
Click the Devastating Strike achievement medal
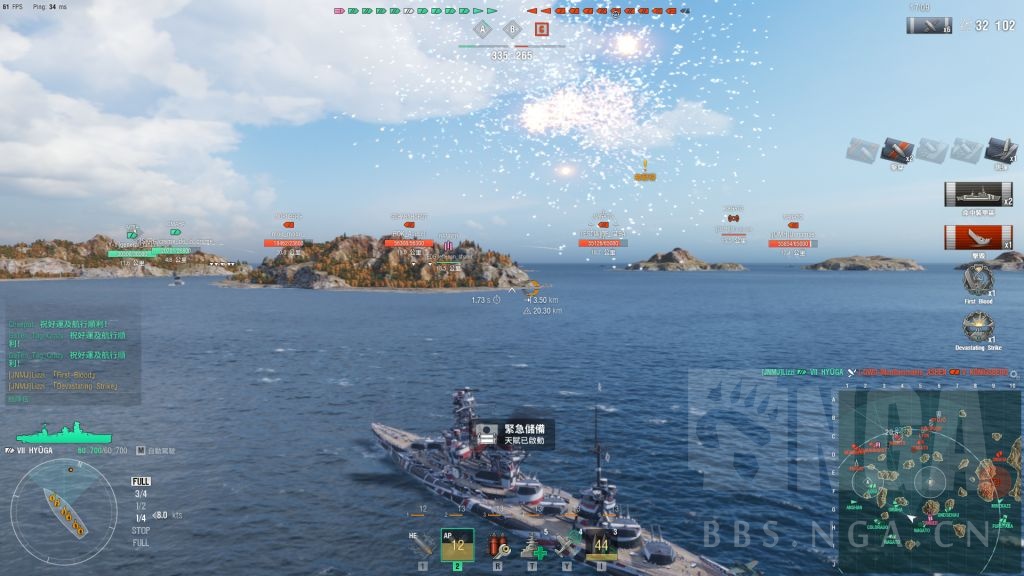[977, 326]
